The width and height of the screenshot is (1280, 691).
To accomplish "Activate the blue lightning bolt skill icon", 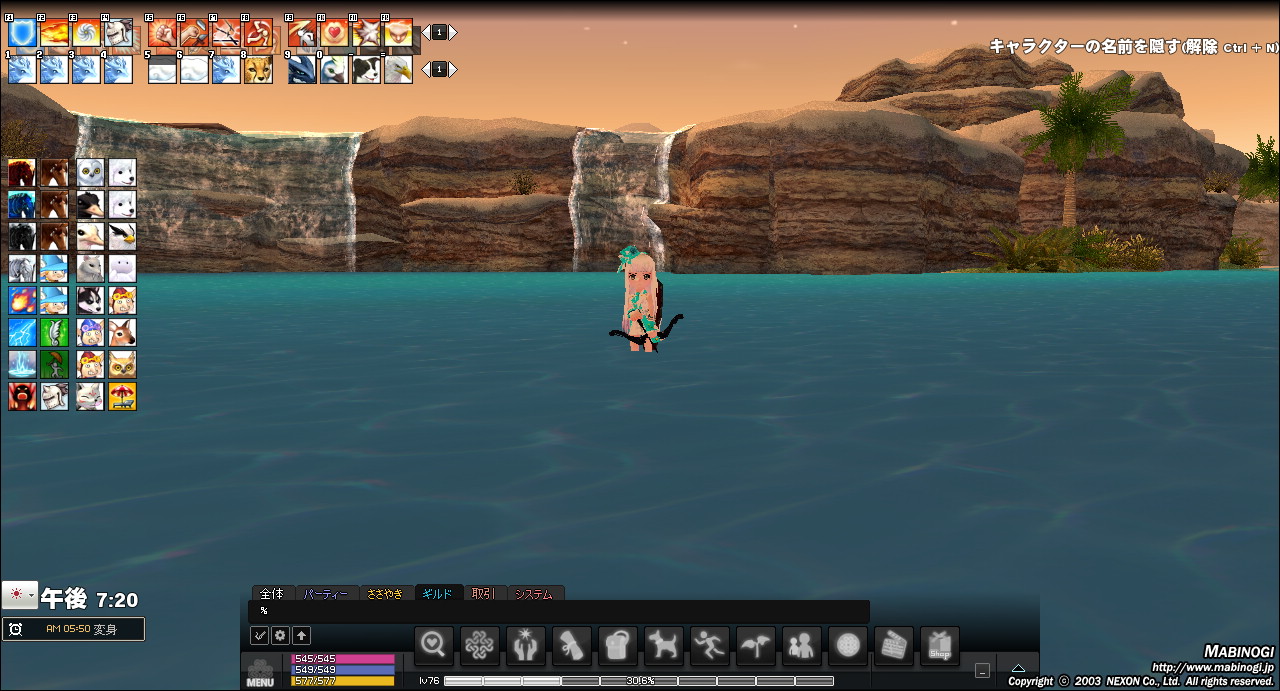I will (x=22, y=332).
